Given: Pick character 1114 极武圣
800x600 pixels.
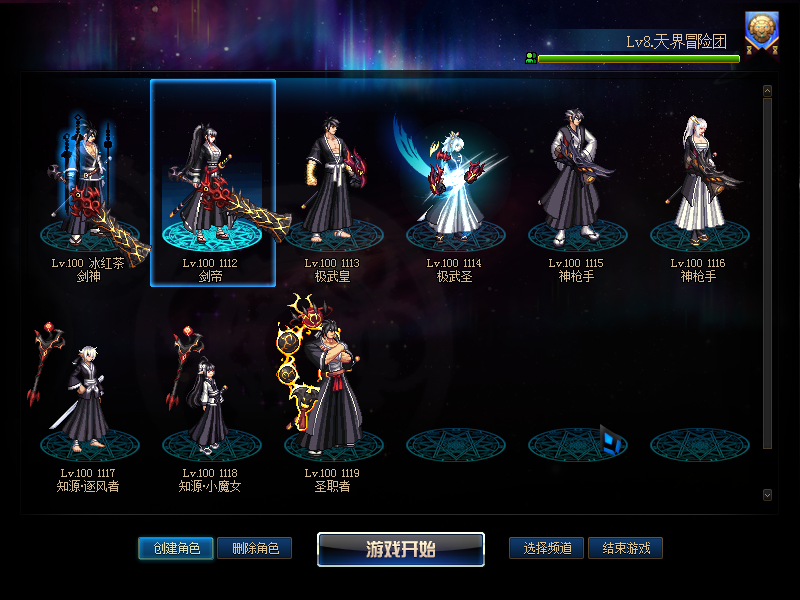Looking at the screenshot, I should tap(454, 185).
